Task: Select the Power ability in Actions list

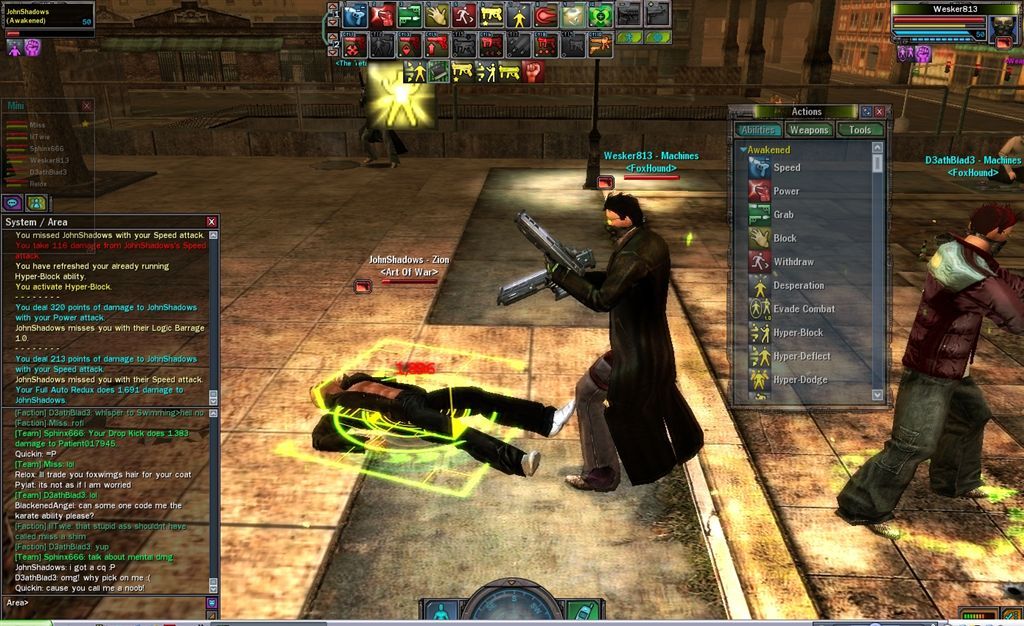Action: 786,191
